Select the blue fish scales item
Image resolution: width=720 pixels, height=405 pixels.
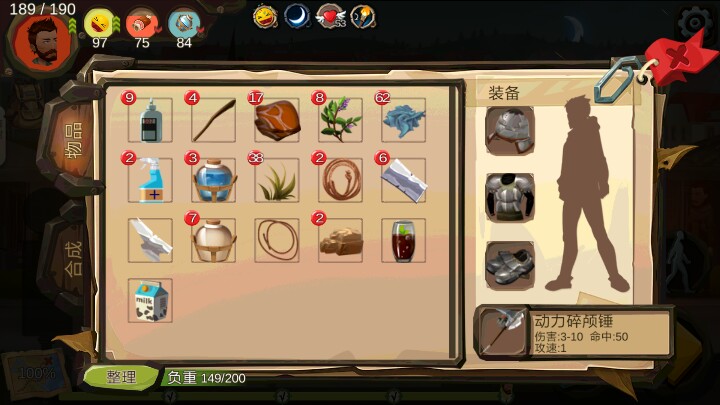pos(403,120)
